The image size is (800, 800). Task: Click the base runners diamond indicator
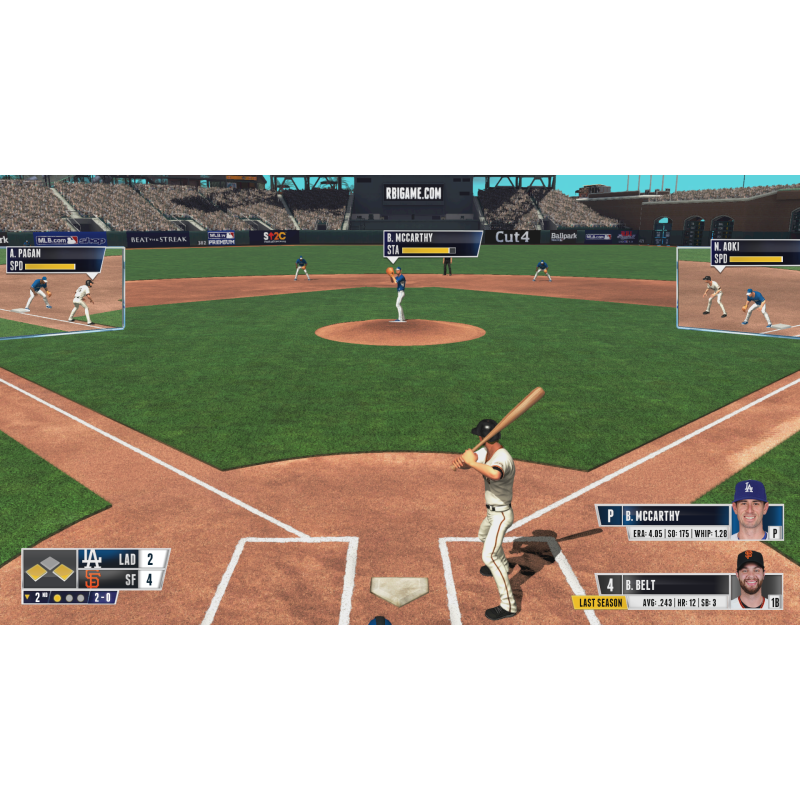point(50,569)
